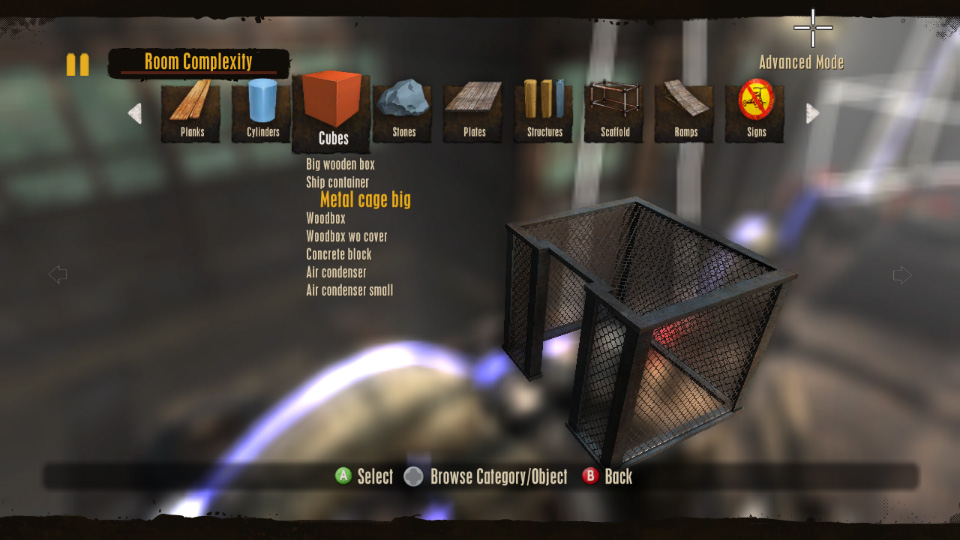Toggle Advanced Mode crosshair icon

coord(813,28)
